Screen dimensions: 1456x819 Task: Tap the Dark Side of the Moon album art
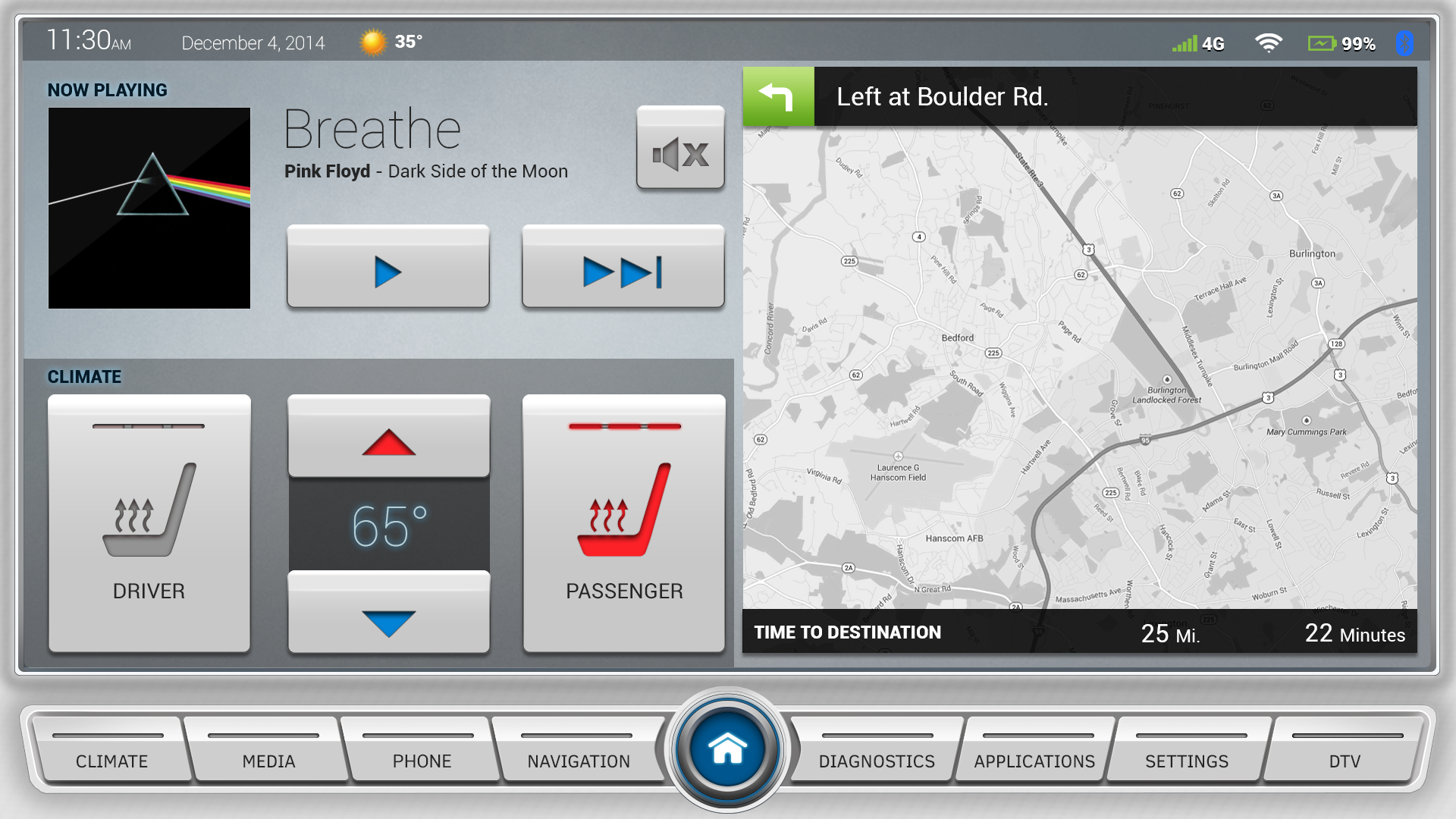[x=149, y=207]
